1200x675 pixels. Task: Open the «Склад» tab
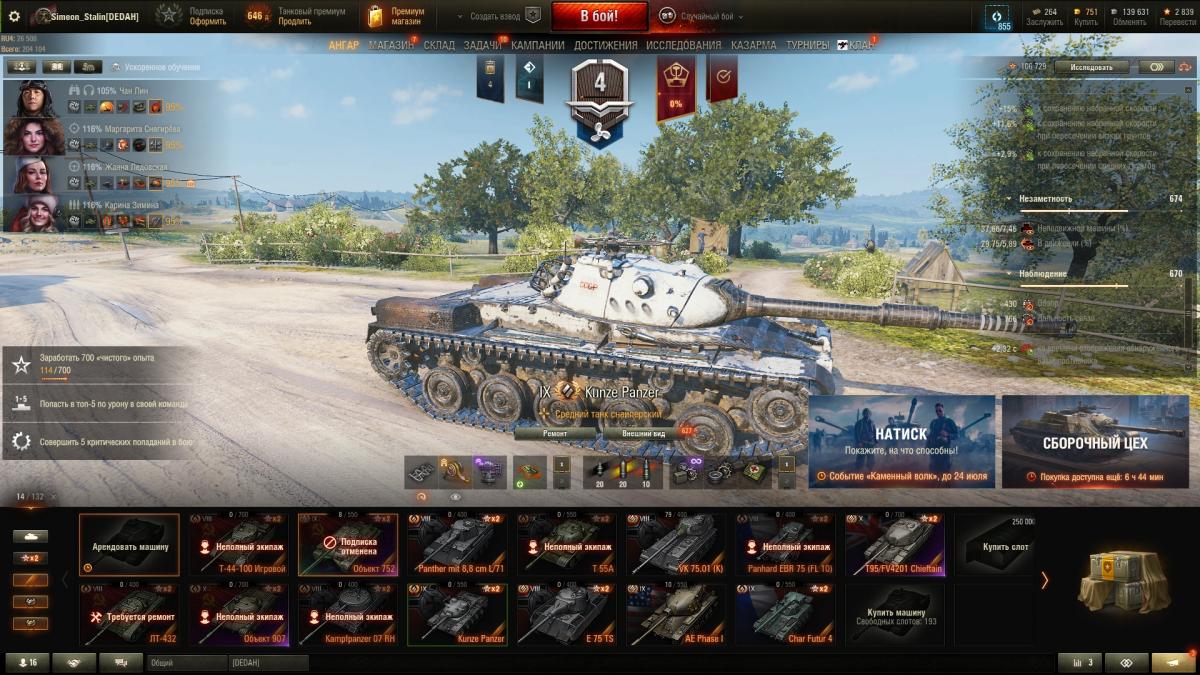tap(439, 45)
